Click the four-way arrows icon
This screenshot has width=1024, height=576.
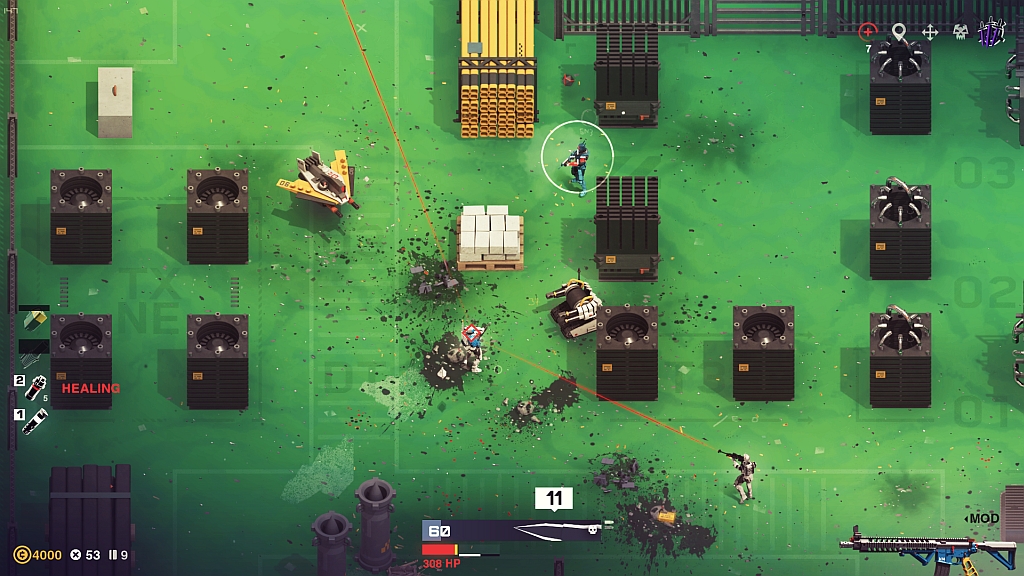pyautogui.click(x=929, y=32)
